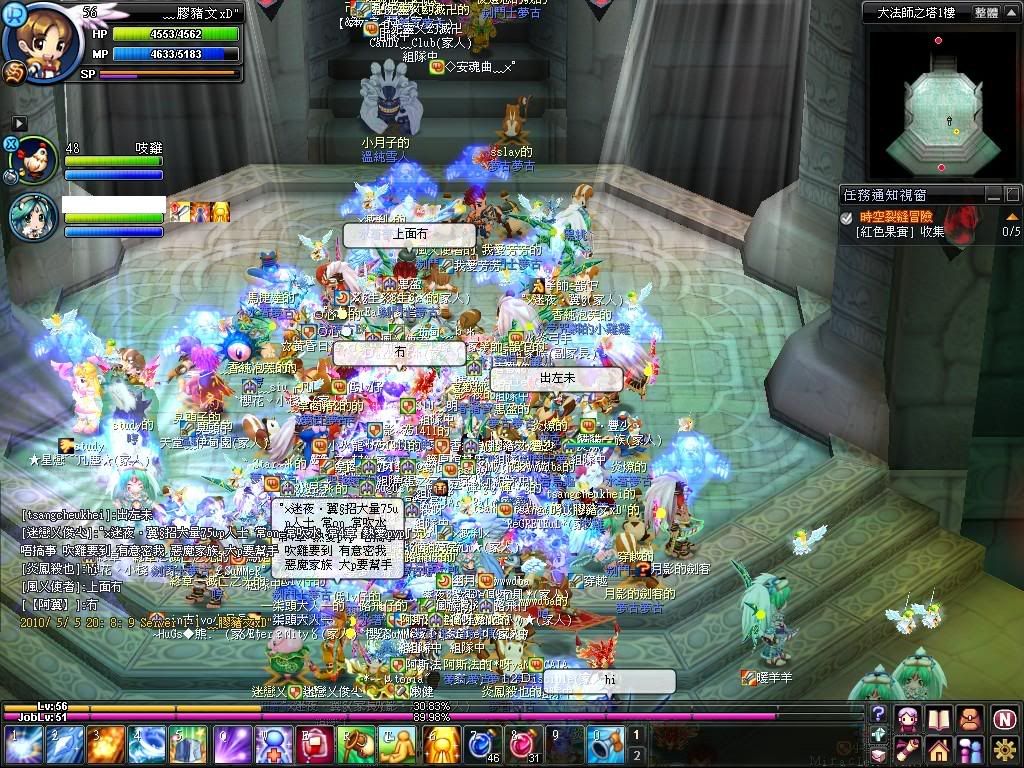Select party member 吱雞's portrait
Screen dimensions: 1024x768
coord(35,159)
